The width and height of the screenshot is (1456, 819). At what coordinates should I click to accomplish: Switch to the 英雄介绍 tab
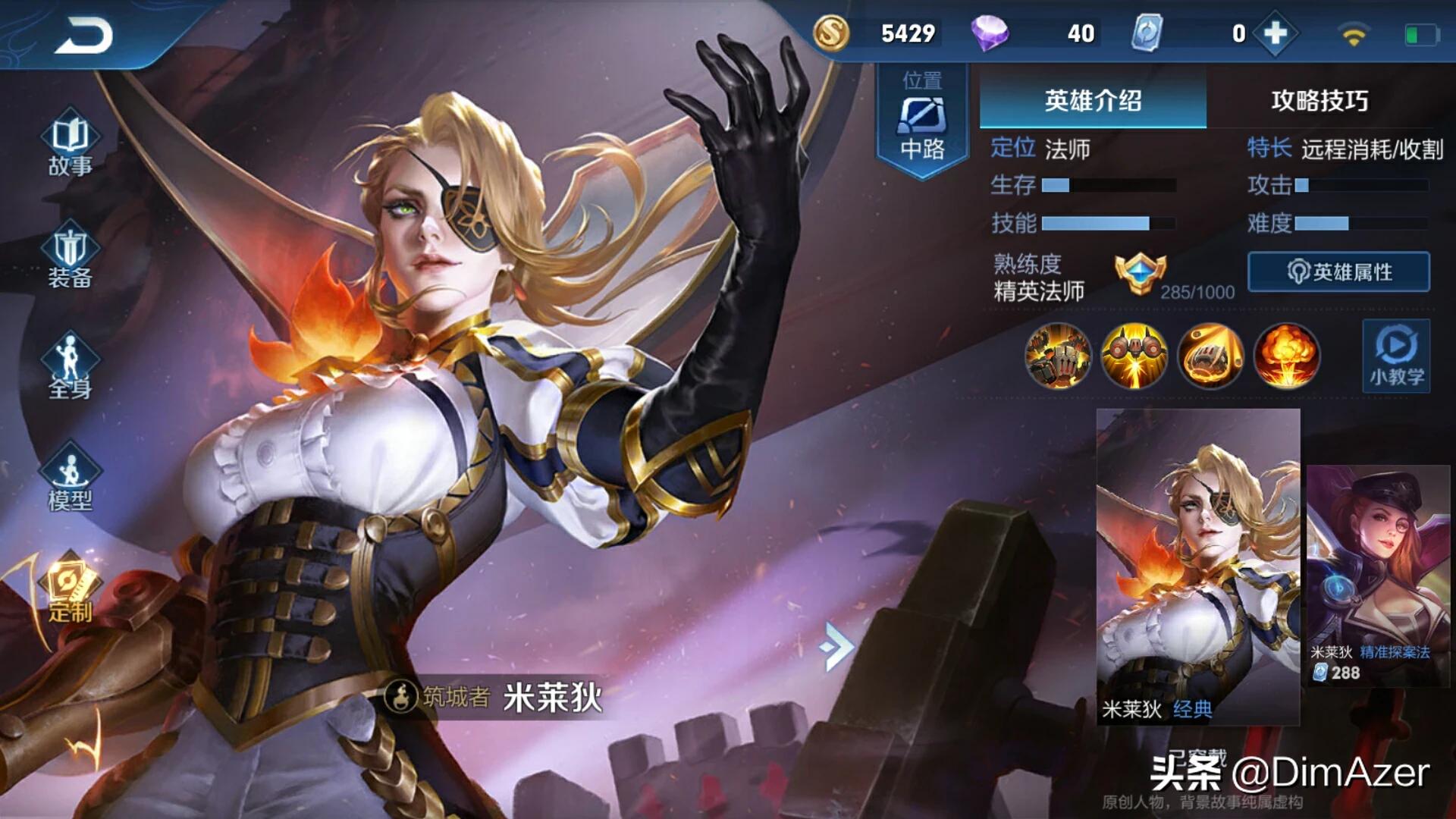click(x=1092, y=100)
